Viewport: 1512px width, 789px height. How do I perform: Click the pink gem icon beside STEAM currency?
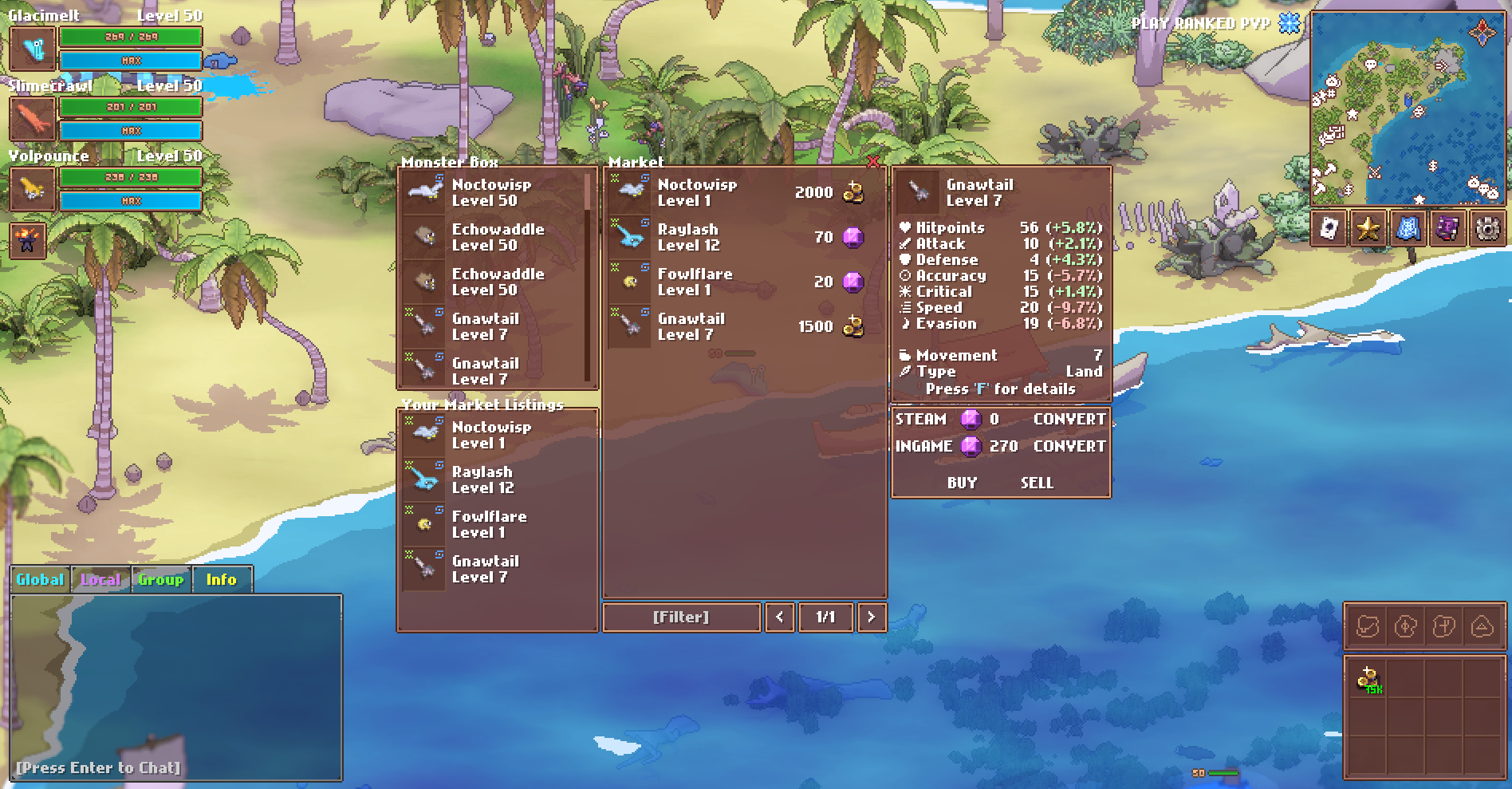(x=970, y=420)
